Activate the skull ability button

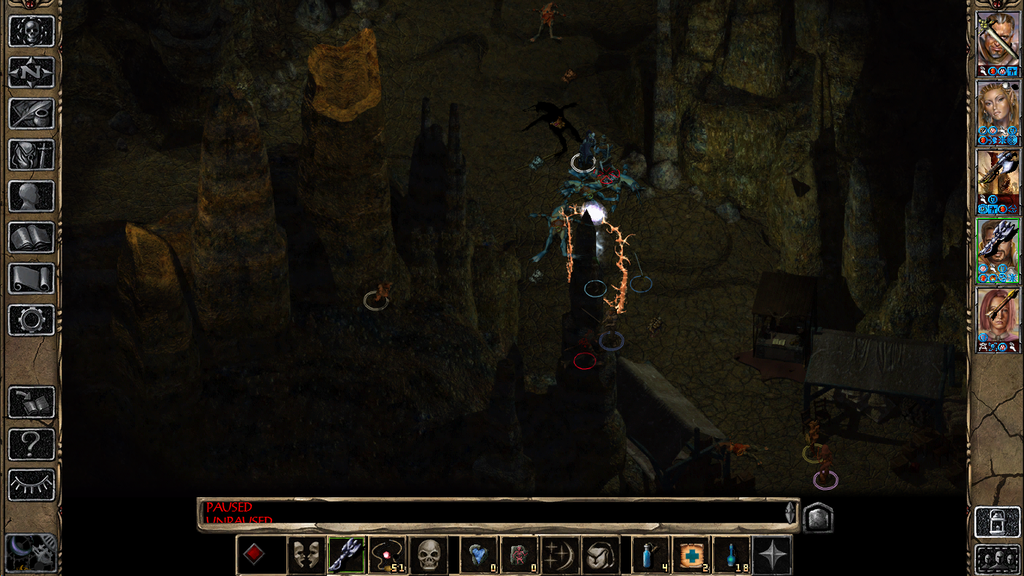(428, 555)
